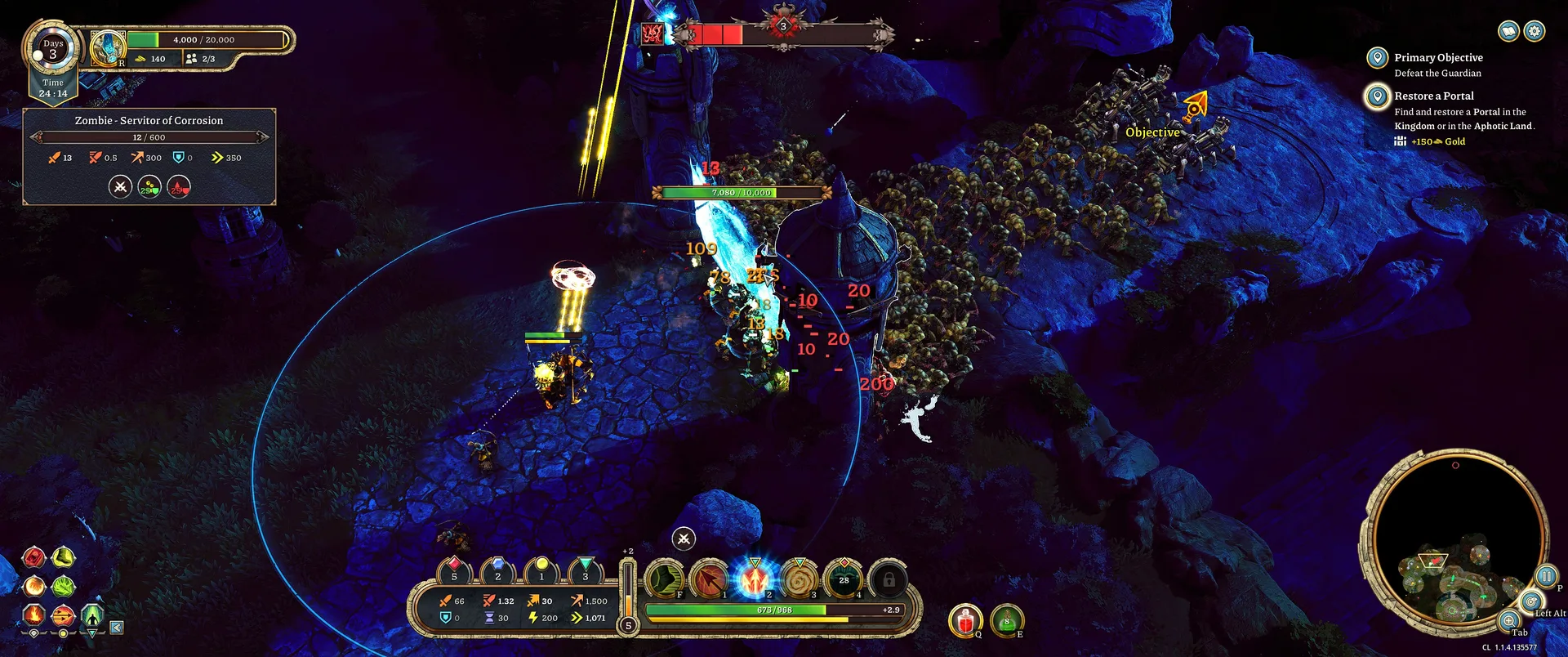Click the locked ability slot
The width and height of the screenshot is (1568, 657).
click(889, 579)
